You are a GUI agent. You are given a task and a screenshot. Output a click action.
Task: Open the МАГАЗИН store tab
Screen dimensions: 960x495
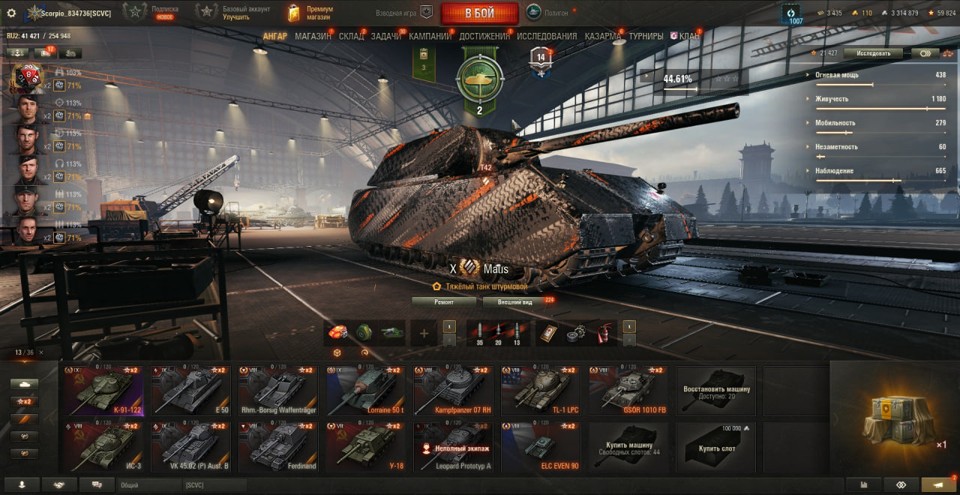point(313,36)
